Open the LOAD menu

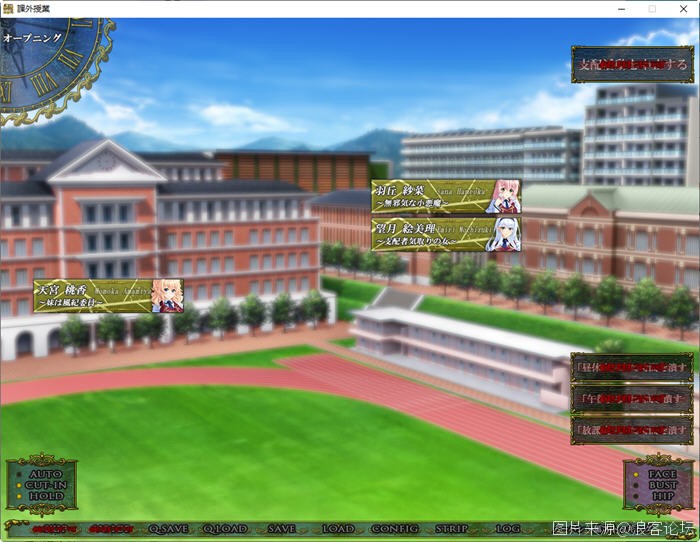[338, 528]
